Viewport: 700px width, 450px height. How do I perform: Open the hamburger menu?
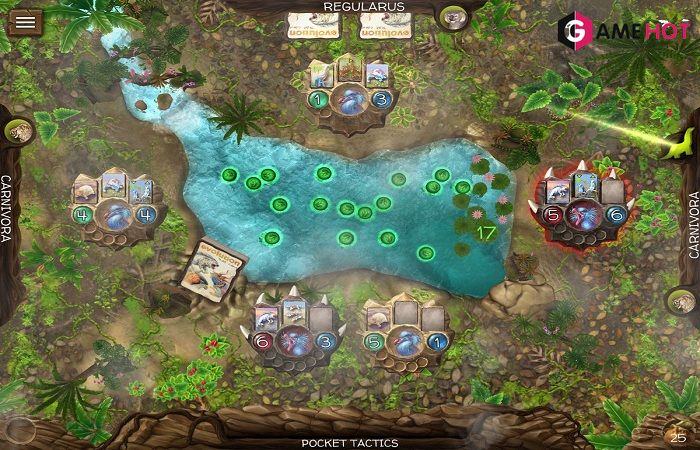tap(23, 20)
